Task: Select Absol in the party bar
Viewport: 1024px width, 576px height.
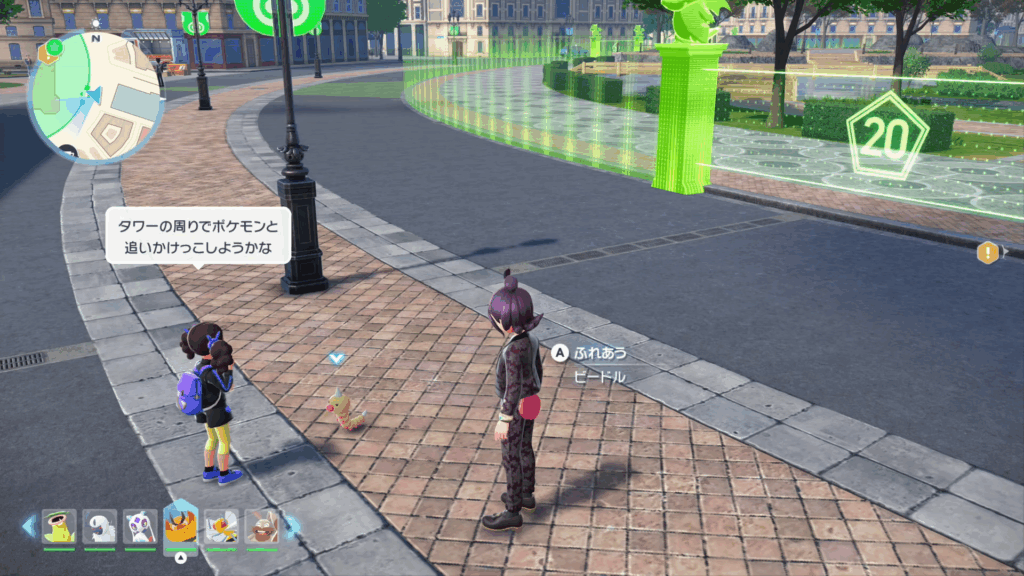Action: click(x=100, y=525)
